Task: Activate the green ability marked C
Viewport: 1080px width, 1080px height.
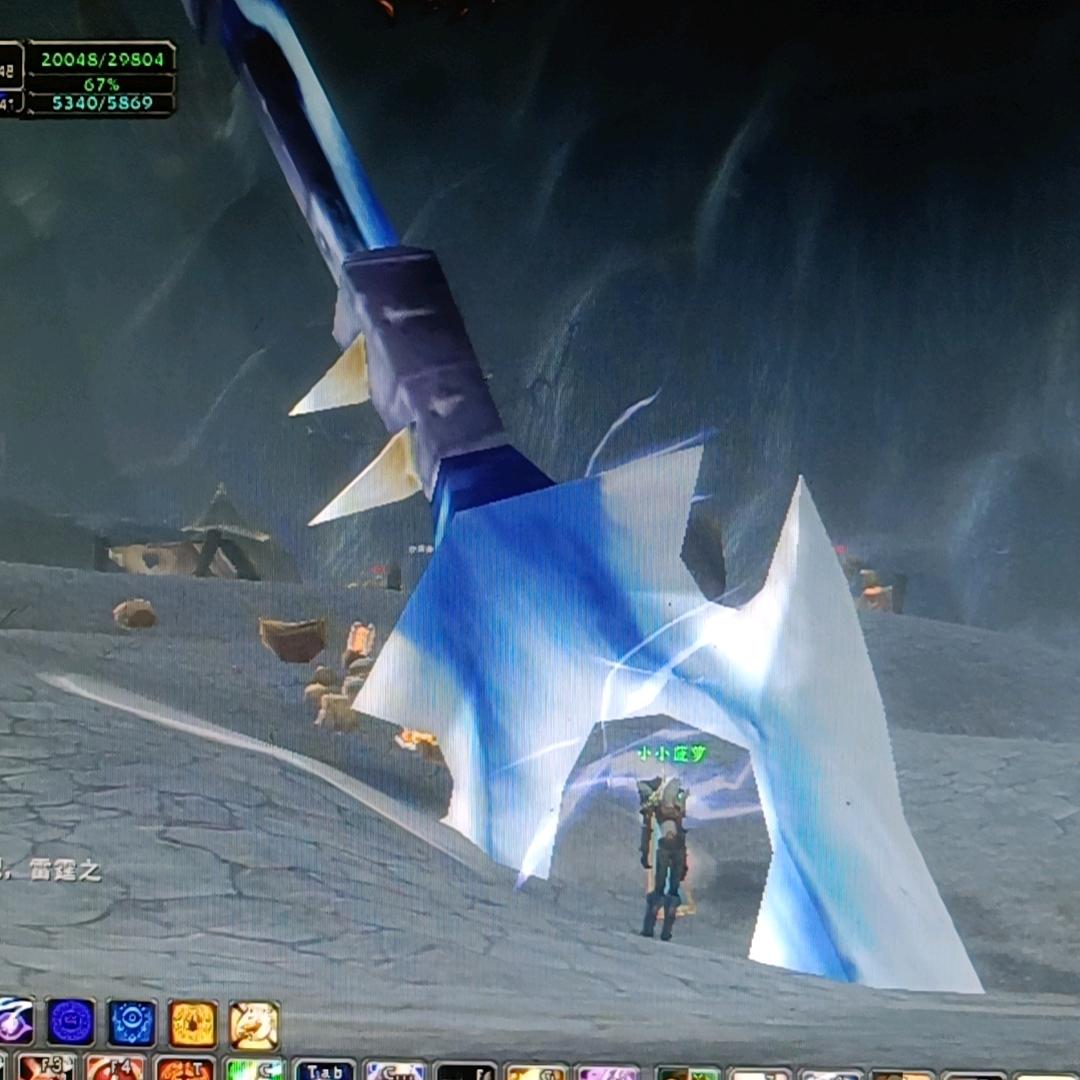Action: [x=254, y=1071]
